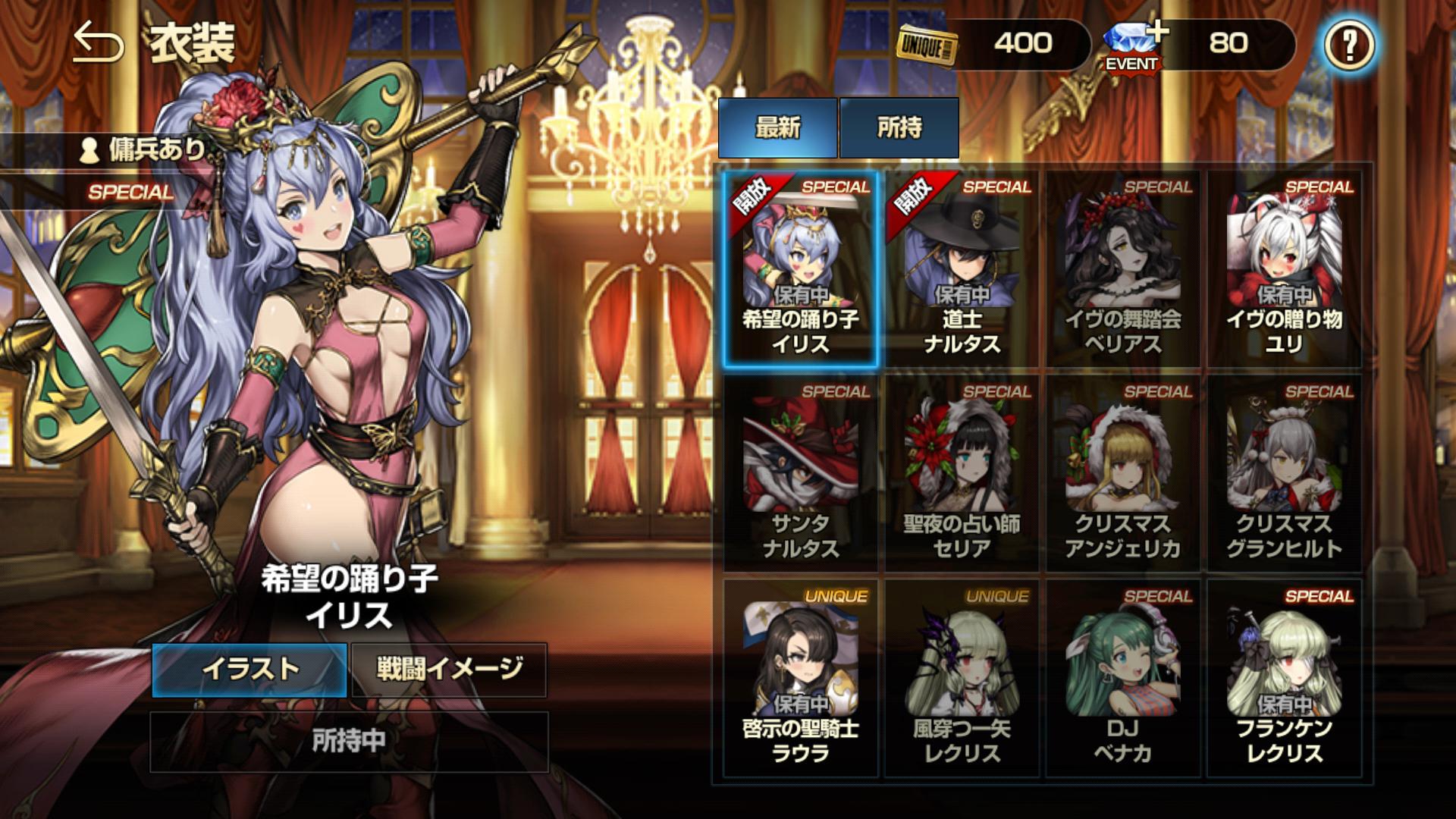Select 啓示の聖騎士 ラウラ costume

(x=800, y=679)
